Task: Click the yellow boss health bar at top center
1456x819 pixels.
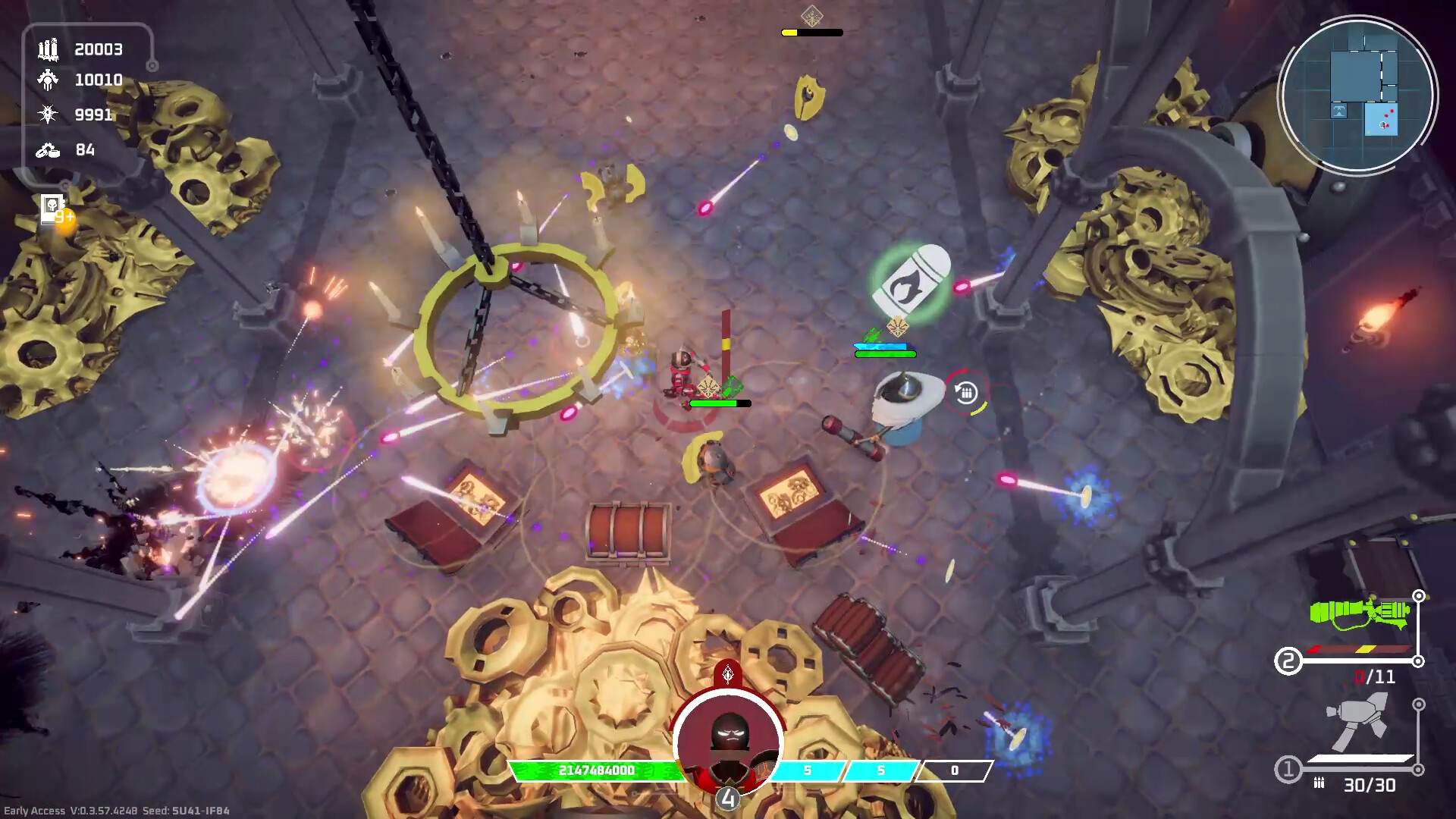Action: [811, 32]
